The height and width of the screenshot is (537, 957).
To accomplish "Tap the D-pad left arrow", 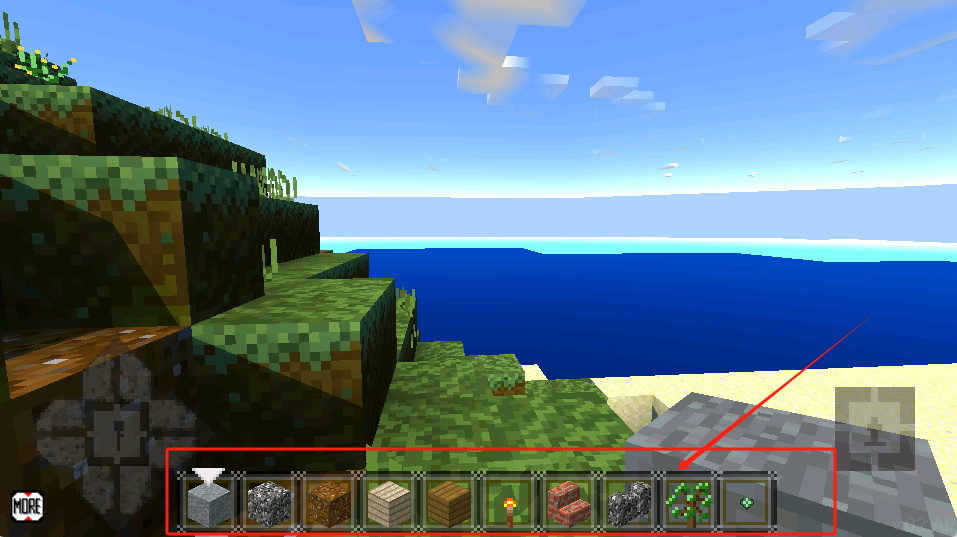I will [62, 432].
